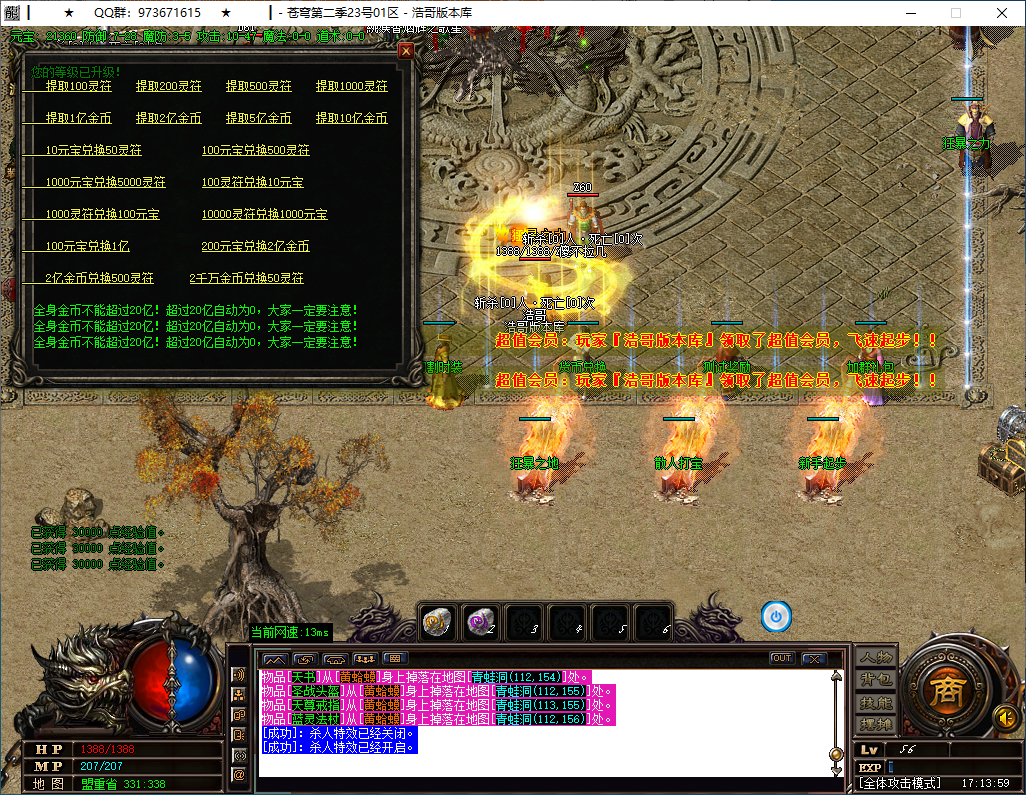Choose 10元宝兑换50灵符 exchange
The image size is (1026, 795).
[x=94, y=150]
